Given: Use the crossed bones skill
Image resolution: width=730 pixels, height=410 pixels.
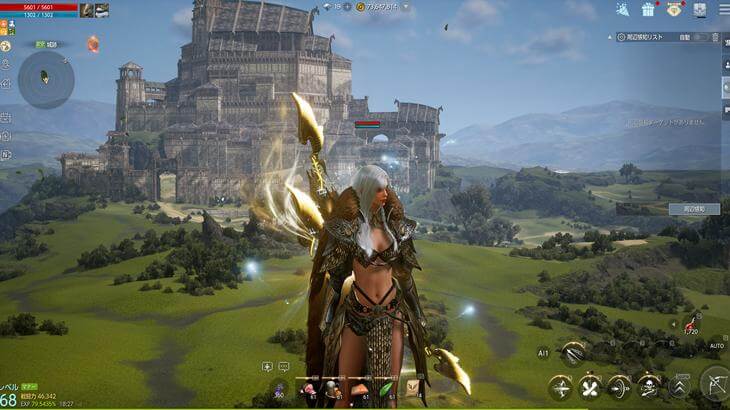Looking at the screenshot, I should coord(590,387).
